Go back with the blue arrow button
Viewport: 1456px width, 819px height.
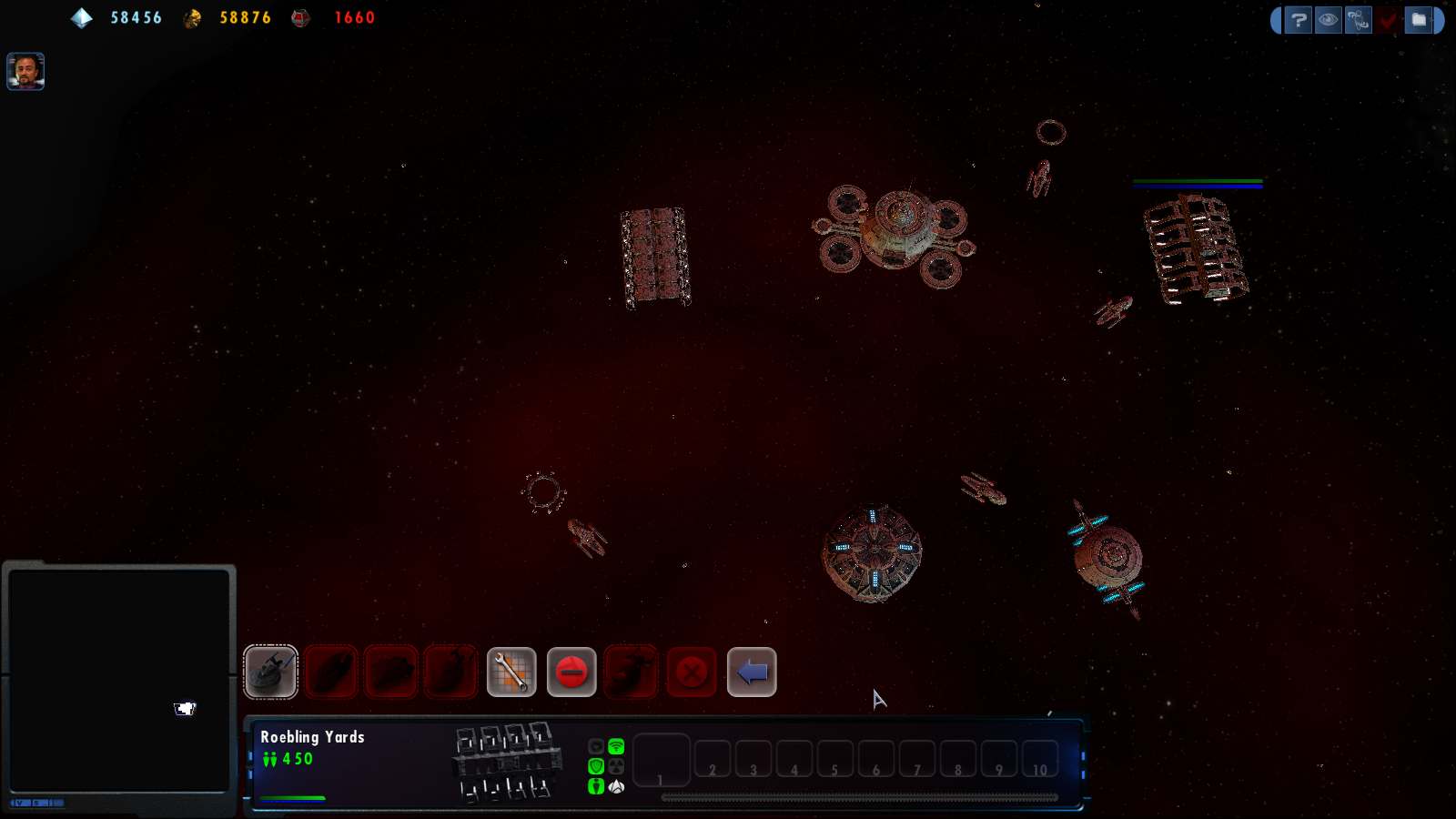752,672
